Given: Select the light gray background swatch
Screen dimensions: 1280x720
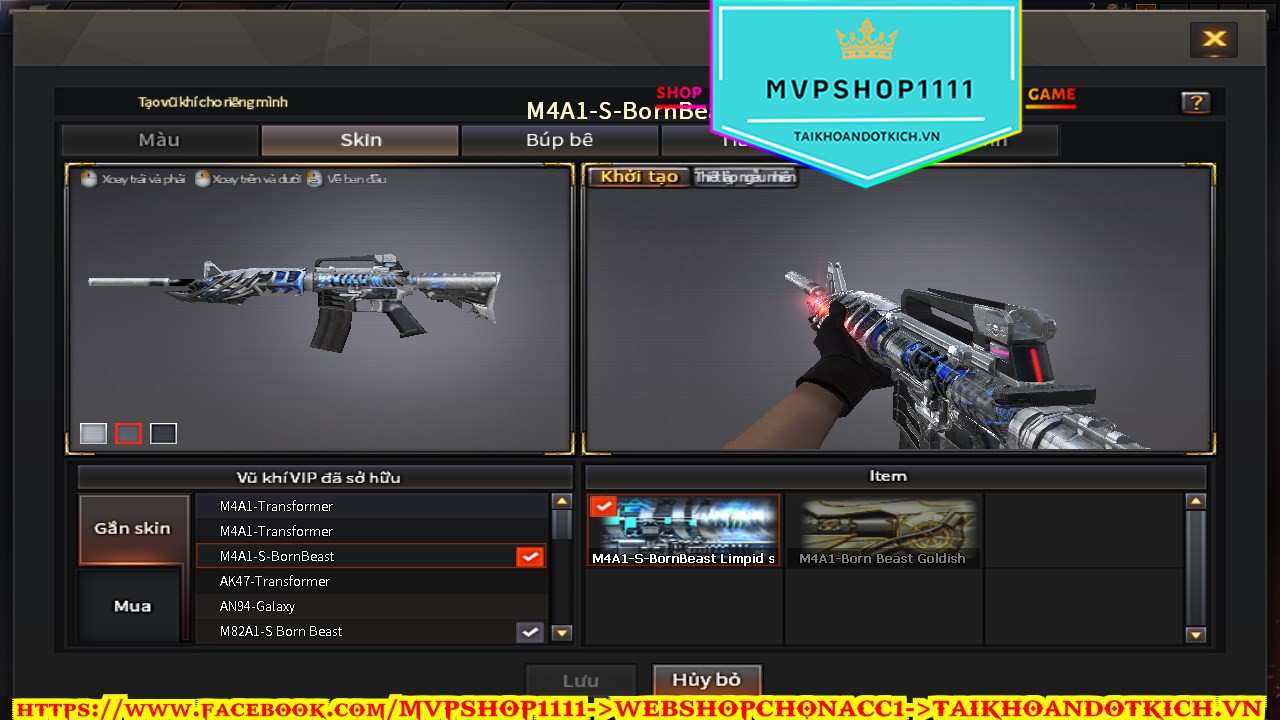Looking at the screenshot, I should (x=93, y=433).
